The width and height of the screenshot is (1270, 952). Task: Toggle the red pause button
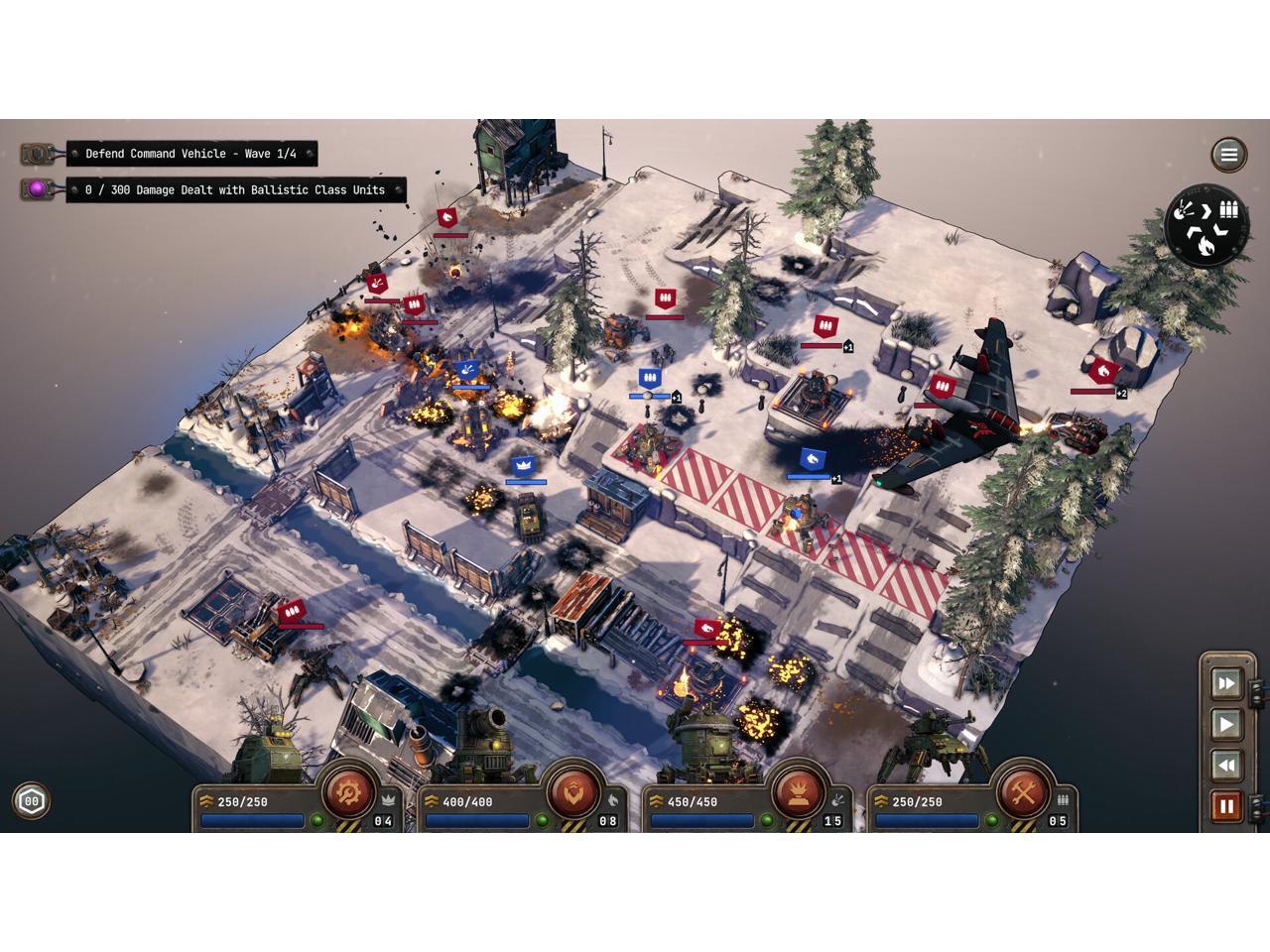(x=1226, y=805)
